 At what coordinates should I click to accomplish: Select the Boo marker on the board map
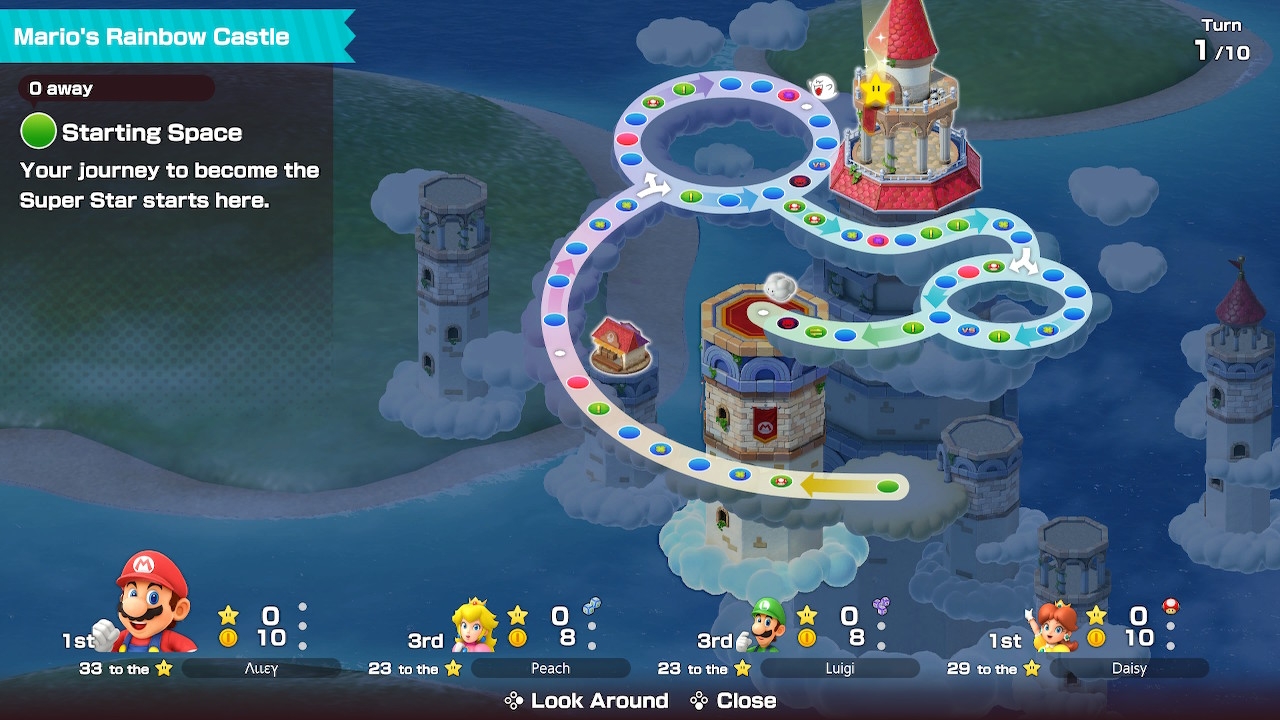pos(823,87)
